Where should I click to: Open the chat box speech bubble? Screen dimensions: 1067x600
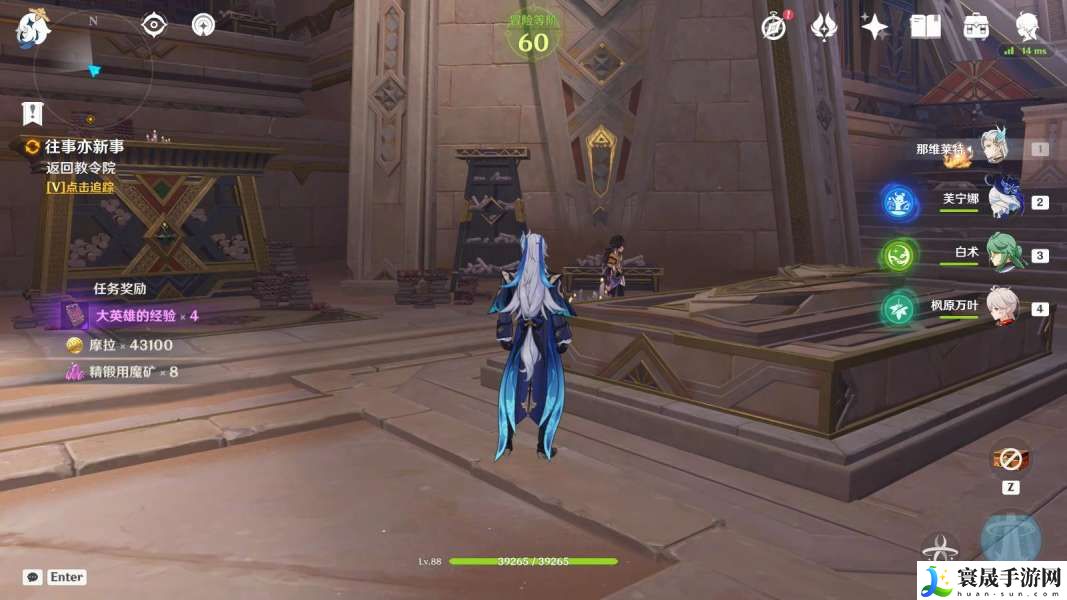(33, 577)
